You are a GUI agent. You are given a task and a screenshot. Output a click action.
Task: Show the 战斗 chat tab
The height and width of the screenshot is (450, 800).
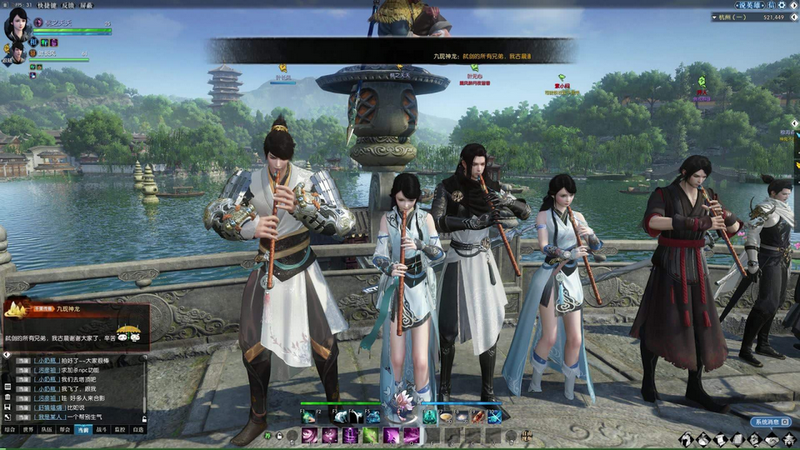101,429
